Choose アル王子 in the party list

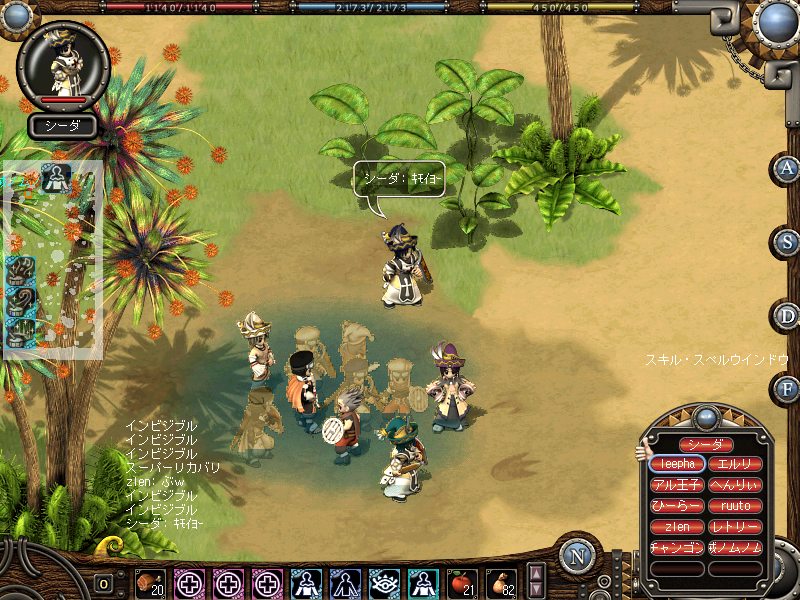(677, 485)
